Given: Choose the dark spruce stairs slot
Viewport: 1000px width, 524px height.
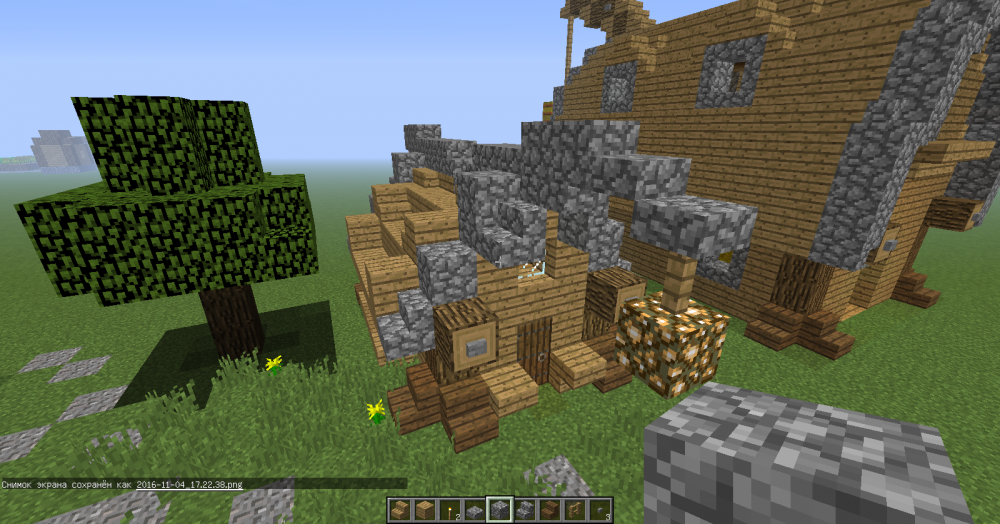Looking at the screenshot, I should coord(548,510).
